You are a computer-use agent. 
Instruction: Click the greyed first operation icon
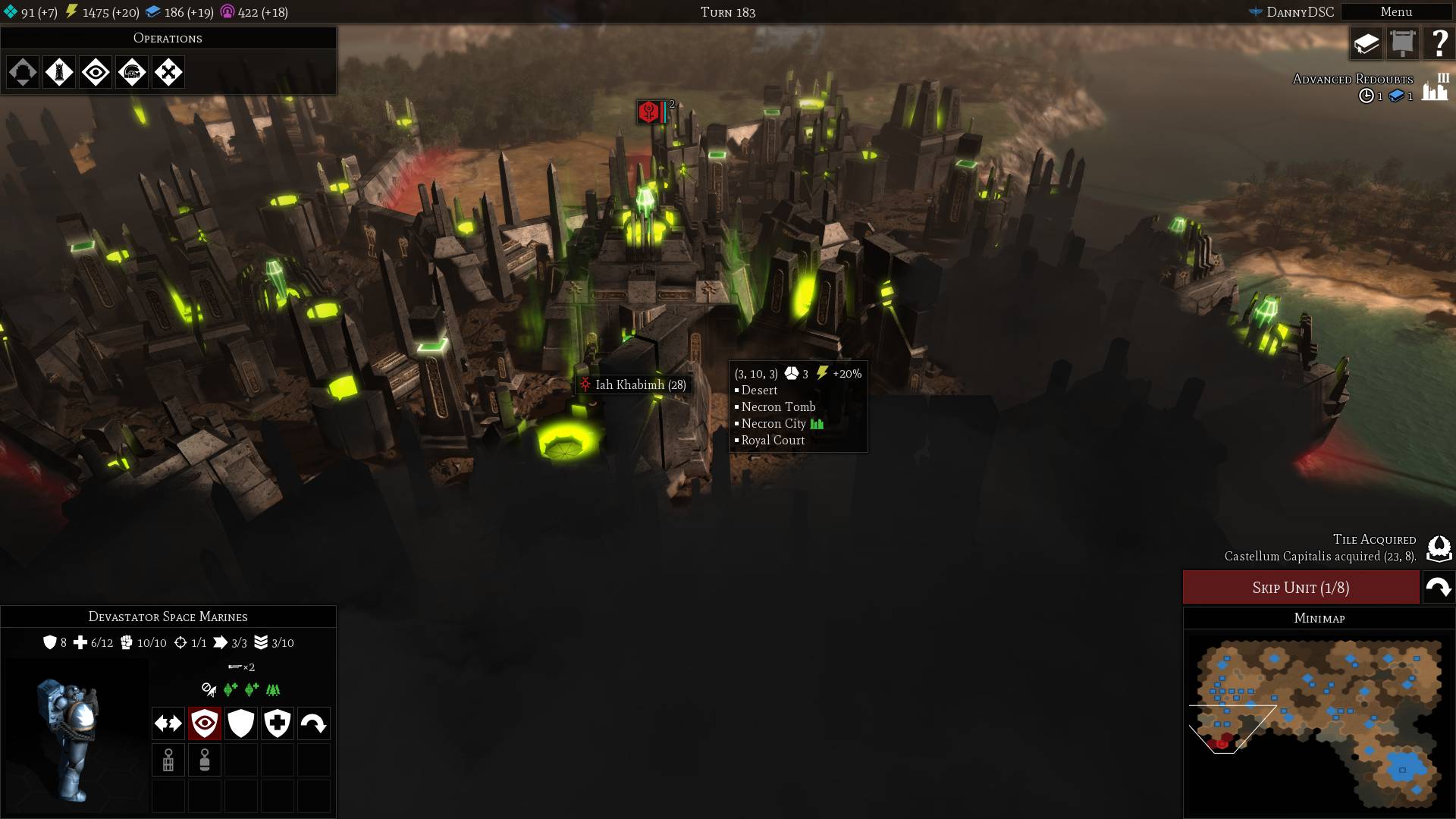tap(23, 73)
